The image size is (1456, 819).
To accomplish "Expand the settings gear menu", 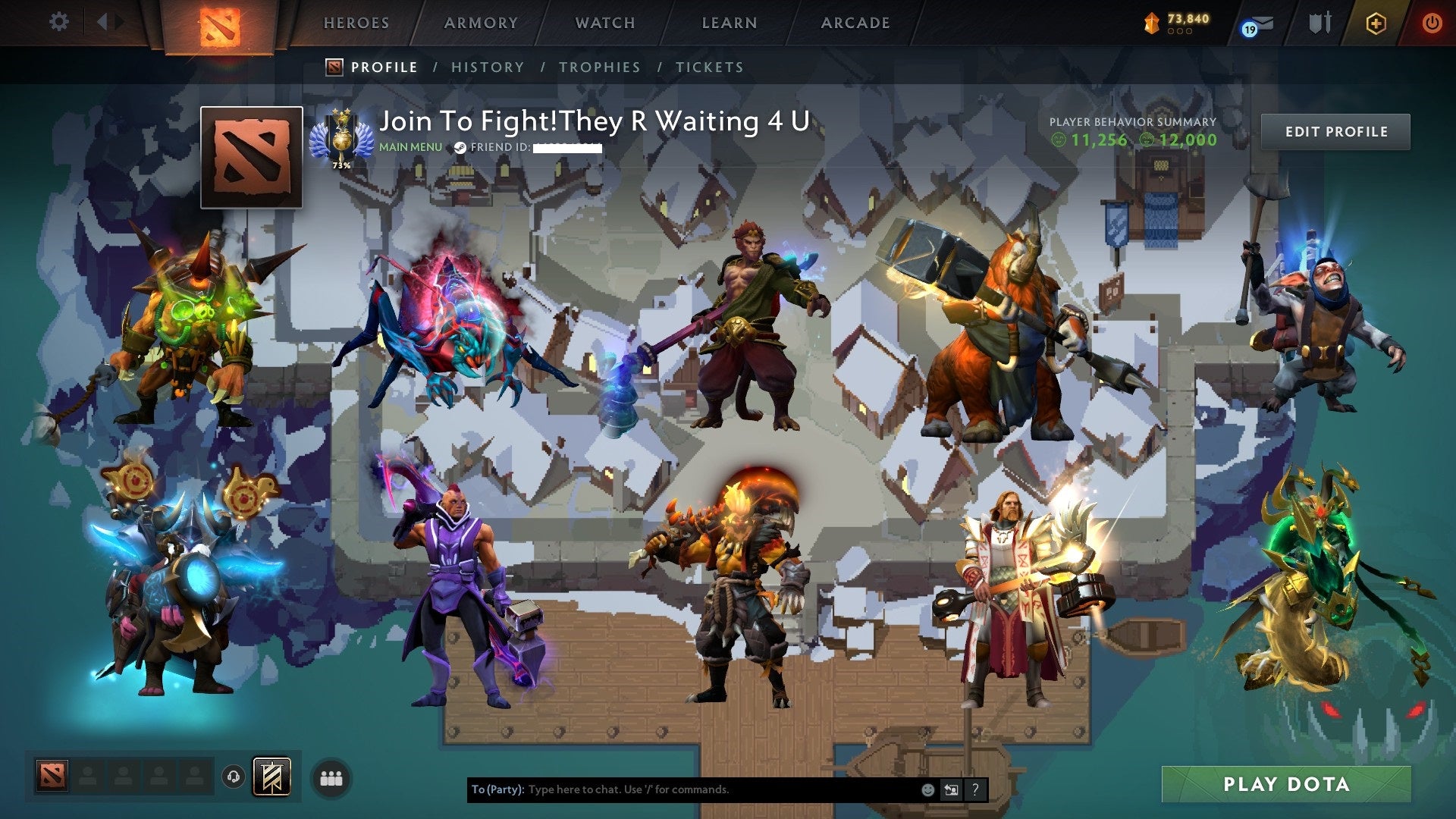I will tap(58, 22).
